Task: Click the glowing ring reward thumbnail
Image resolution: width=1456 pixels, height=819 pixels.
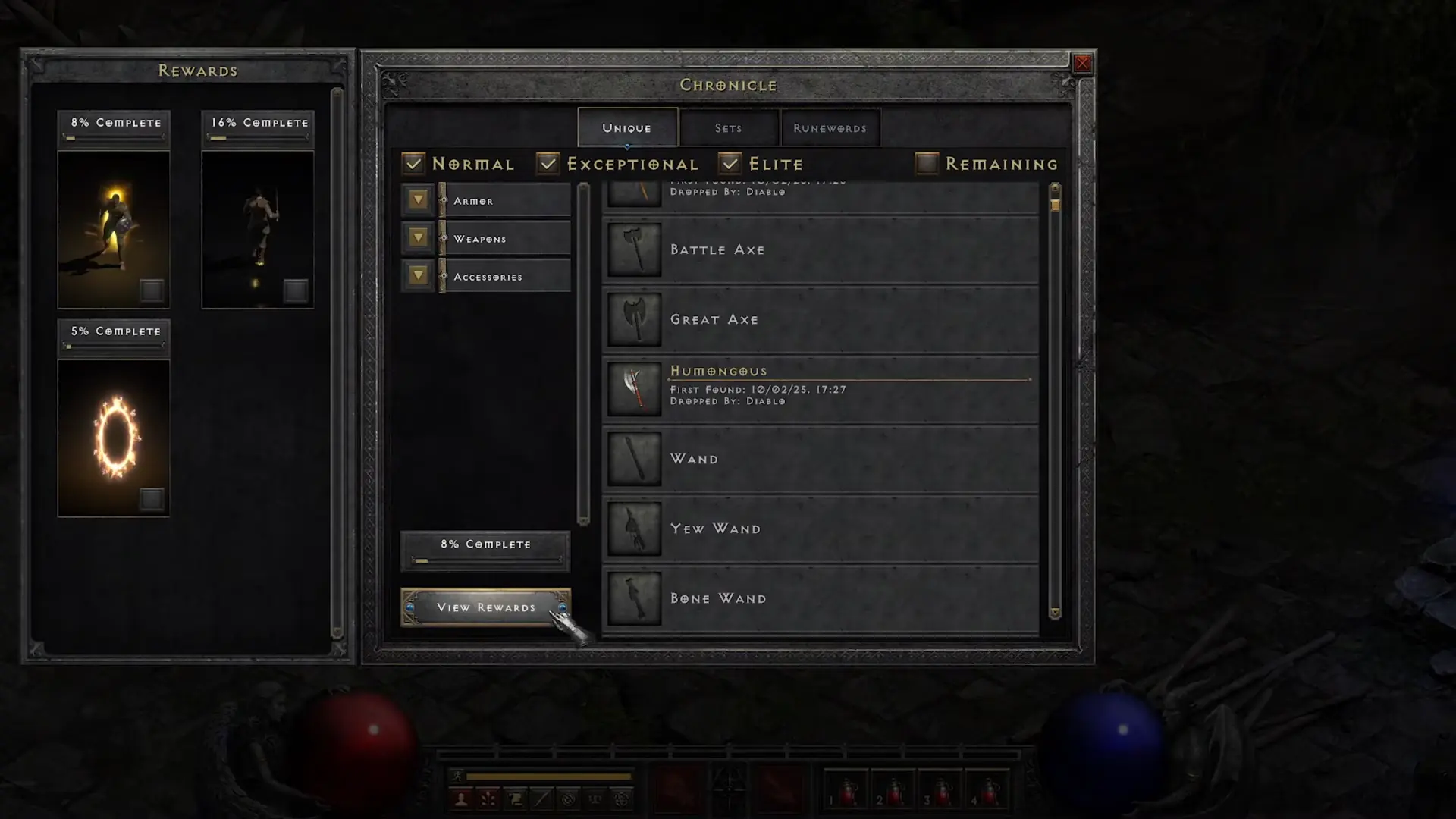Action: [113, 436]
